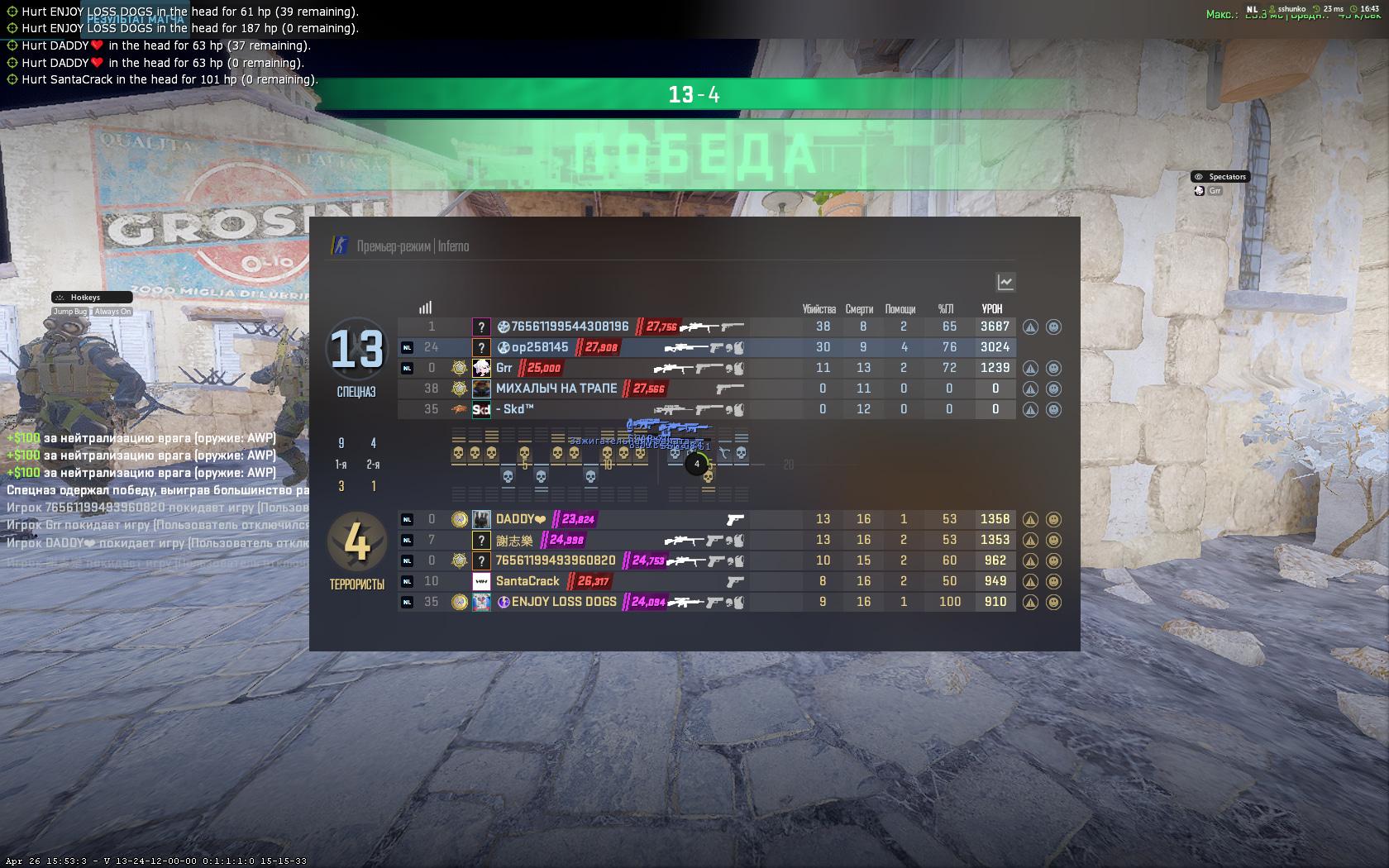Click the NL flag badge next to op258145

coord(407,347)
